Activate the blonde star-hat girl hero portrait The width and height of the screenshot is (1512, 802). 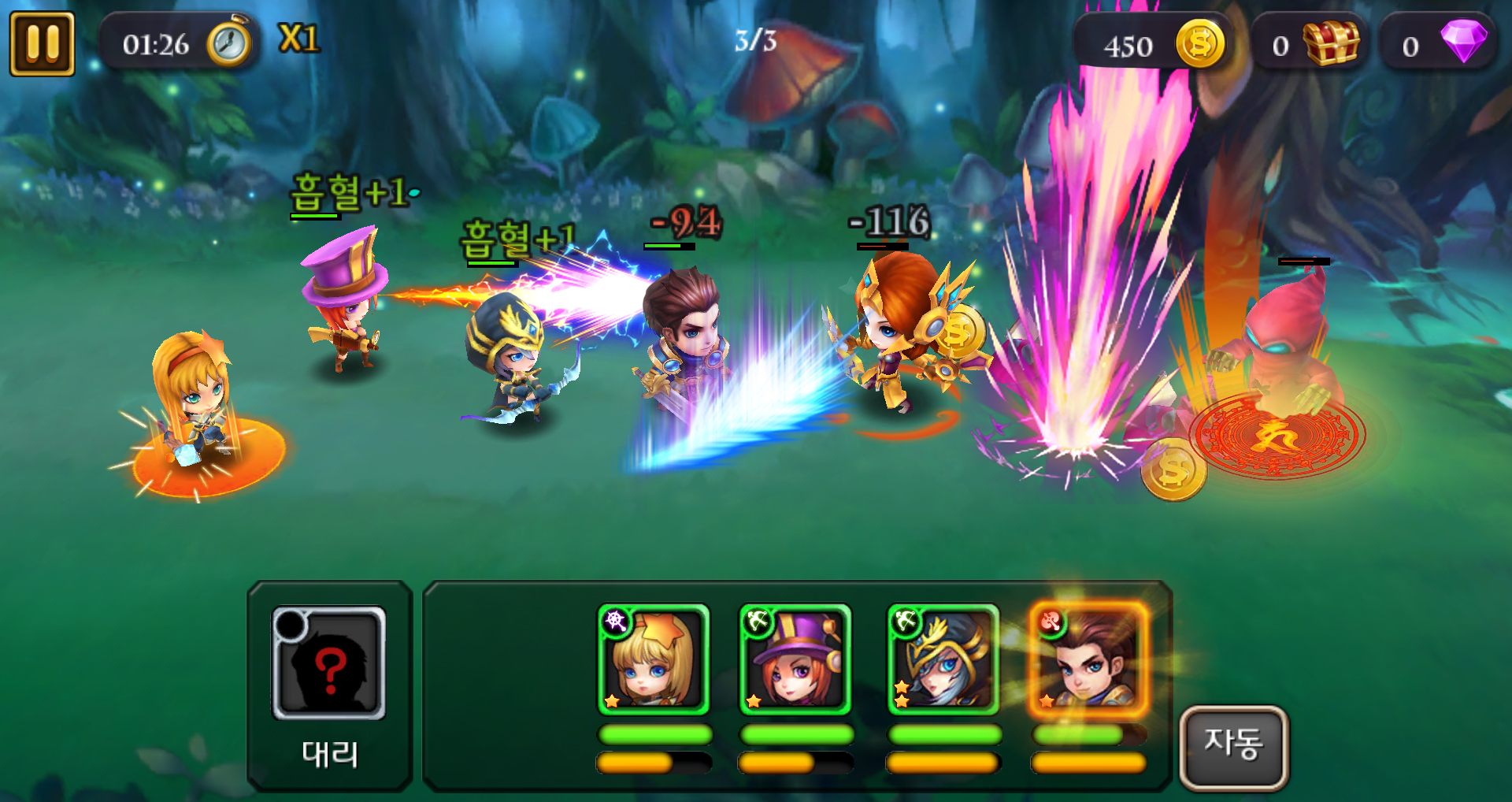pos(654,660)
